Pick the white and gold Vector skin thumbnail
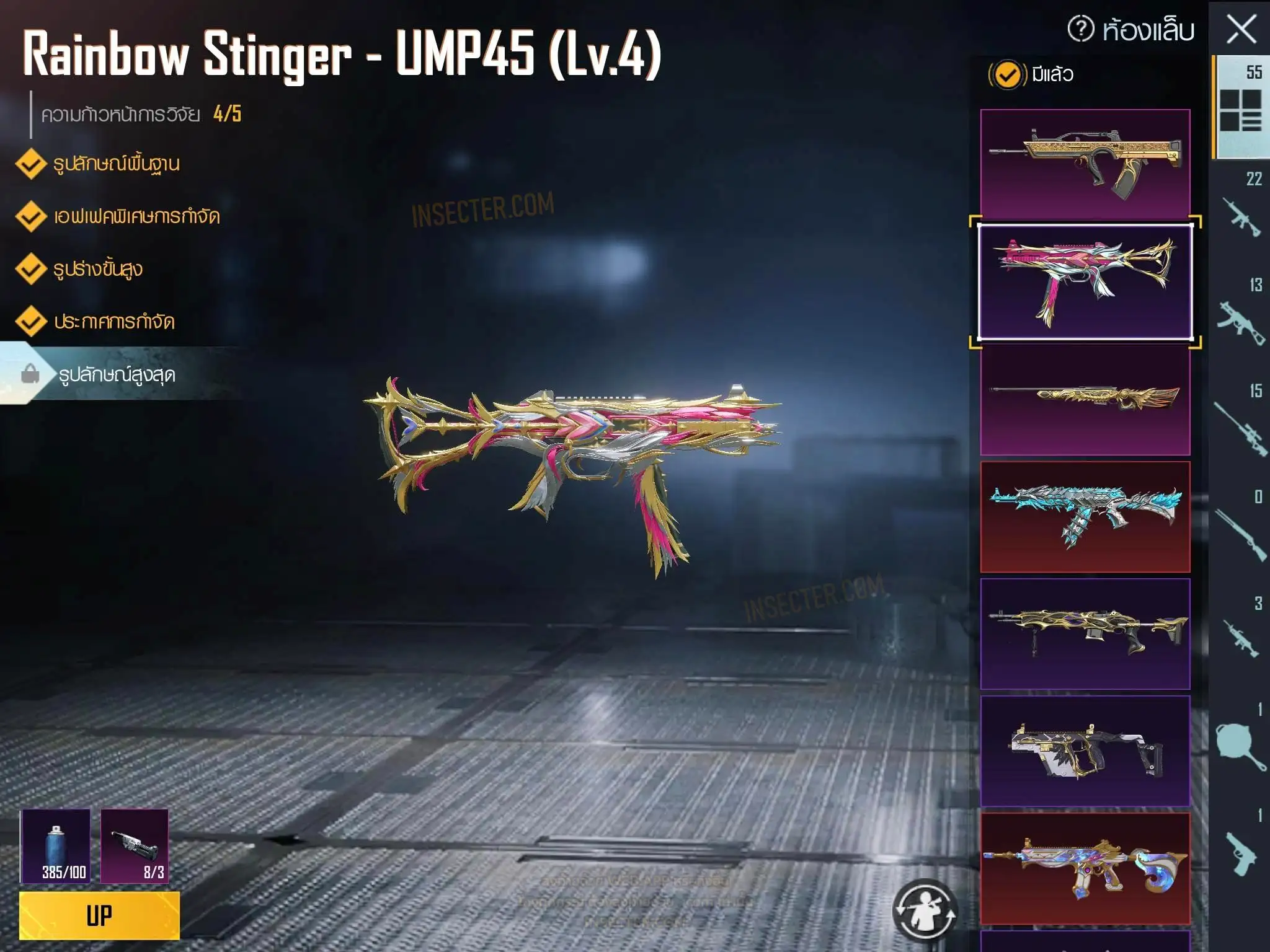 tap(1085, 751)
